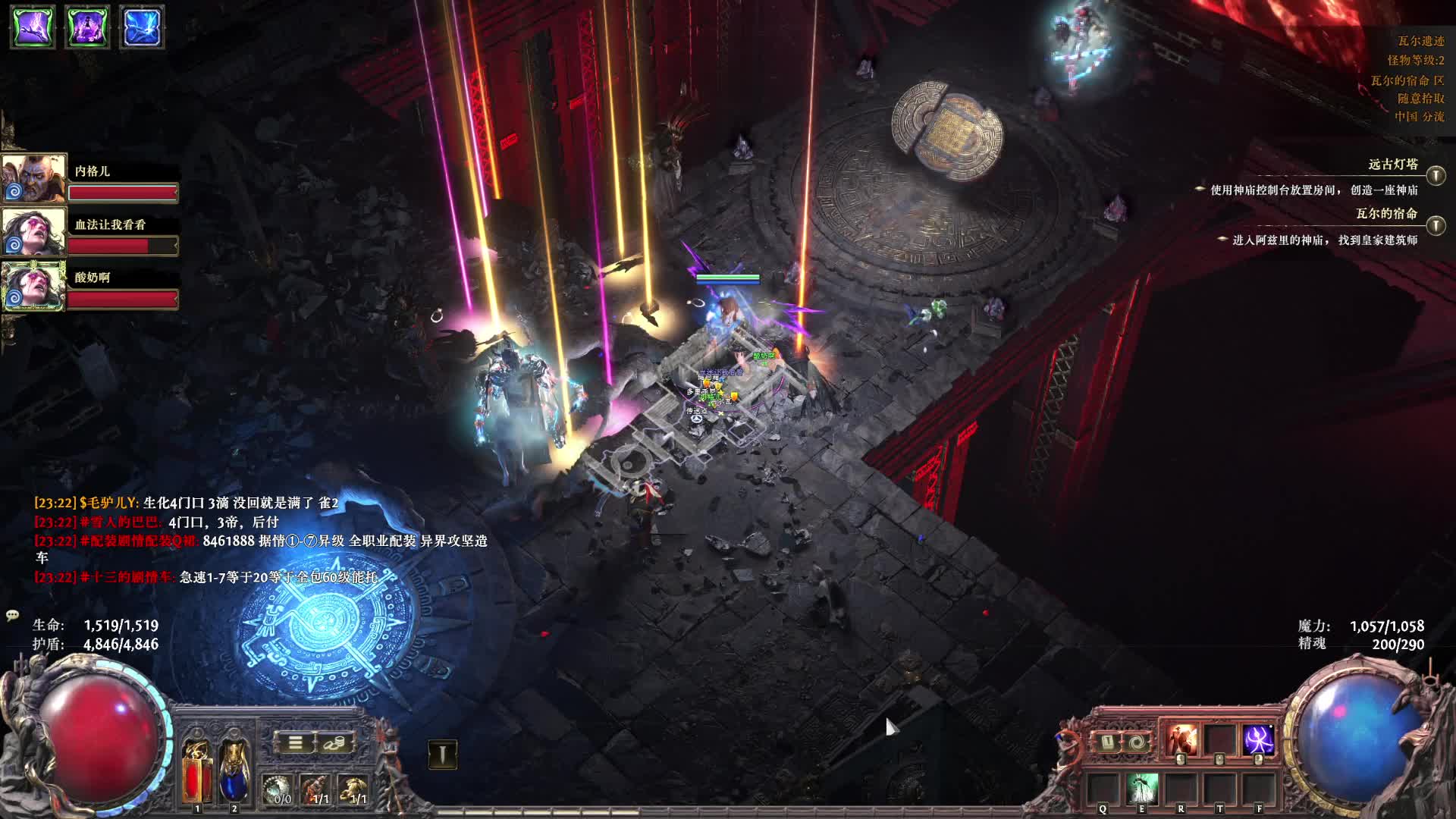Select party member 内格儿 portrait
Viewport: 1456px width, 819px height.
pos(33,179)
